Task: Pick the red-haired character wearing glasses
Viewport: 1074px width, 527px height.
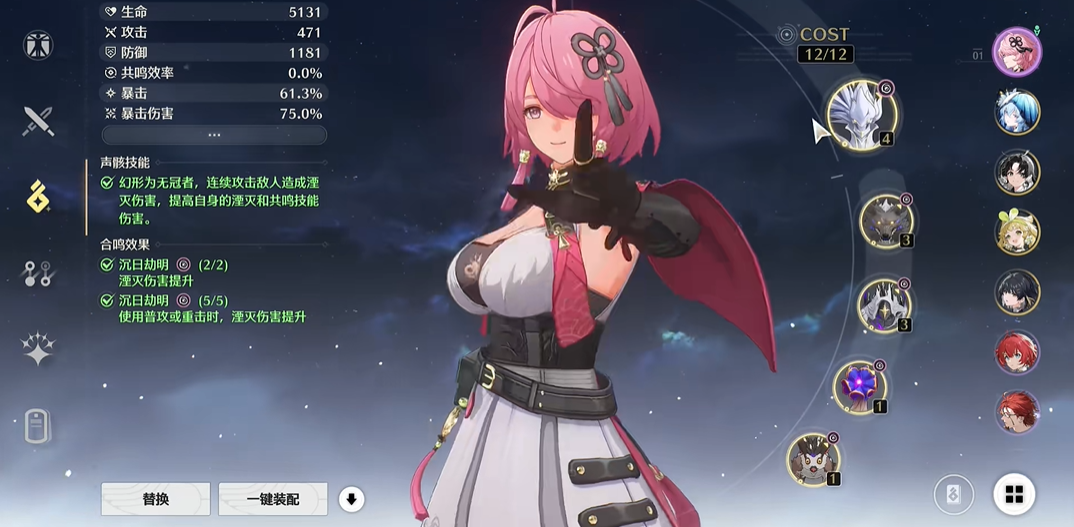Action: [1017, 412]
